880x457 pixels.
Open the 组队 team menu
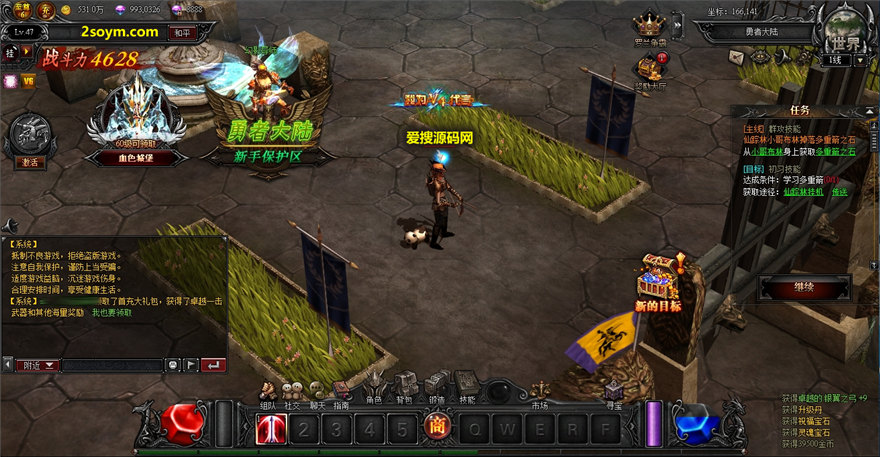point(268,391)
